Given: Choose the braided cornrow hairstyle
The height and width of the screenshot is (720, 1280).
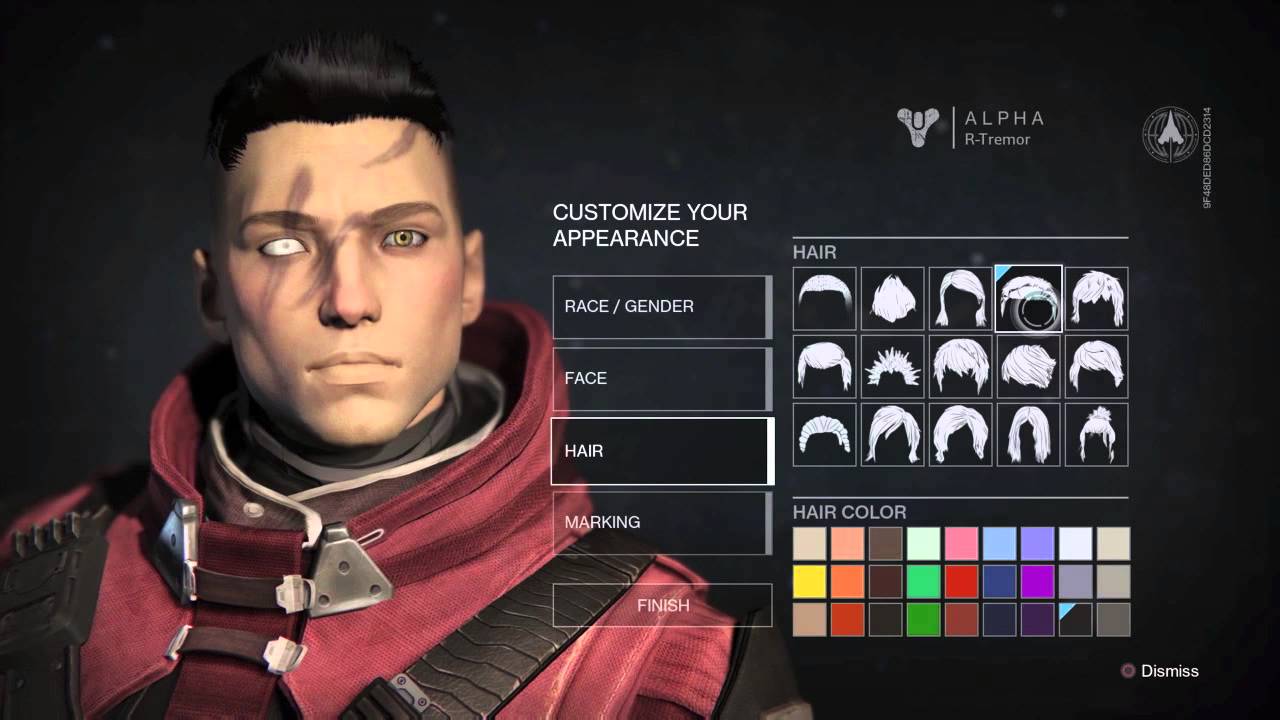Looking at the screenshot, I should click(x=824, y=434).
